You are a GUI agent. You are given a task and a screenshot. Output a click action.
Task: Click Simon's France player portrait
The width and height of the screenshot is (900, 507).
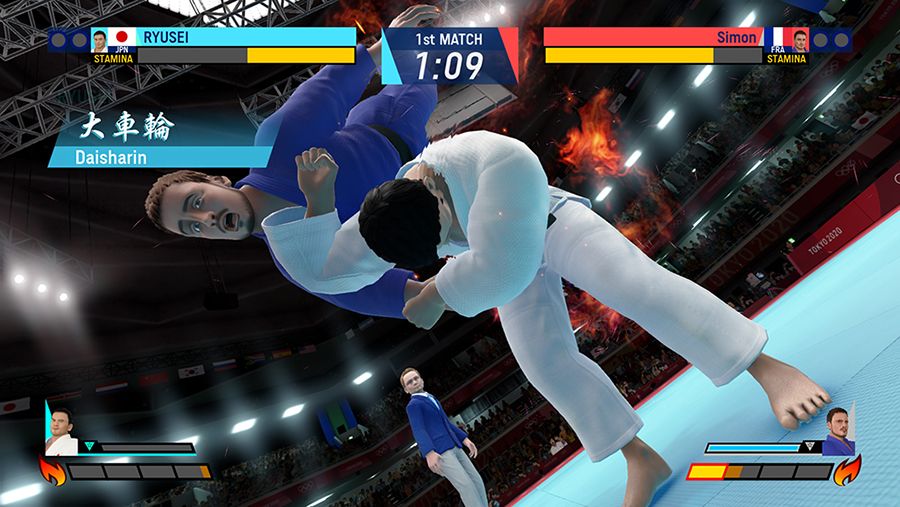pyautogui.click(x=800, y=40)
